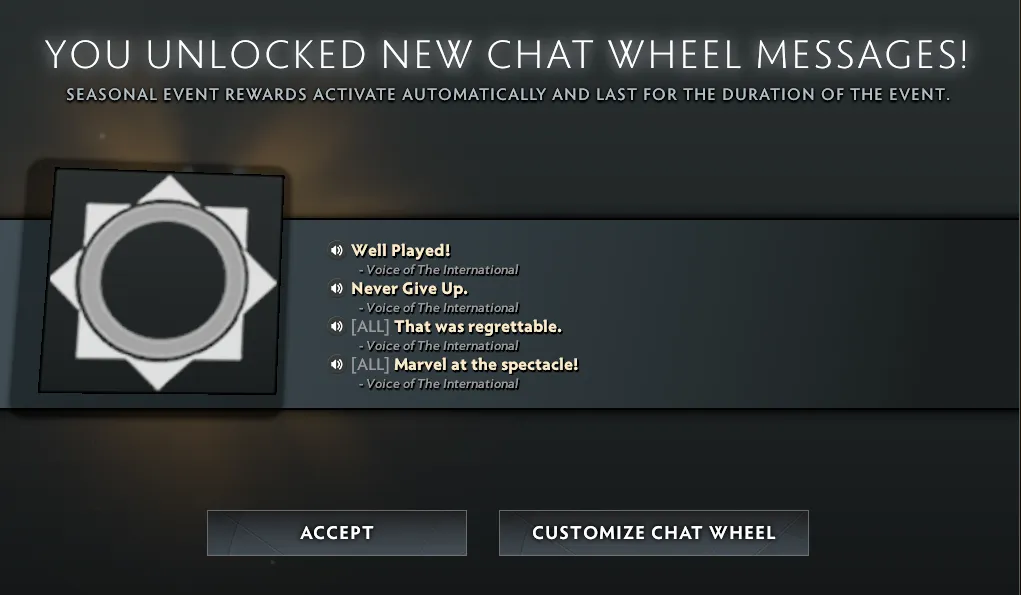Preview "Marvel at the spectacle!" voice line
The image size is (1021, 595).
pyautogui.click(x=337, y=365)
